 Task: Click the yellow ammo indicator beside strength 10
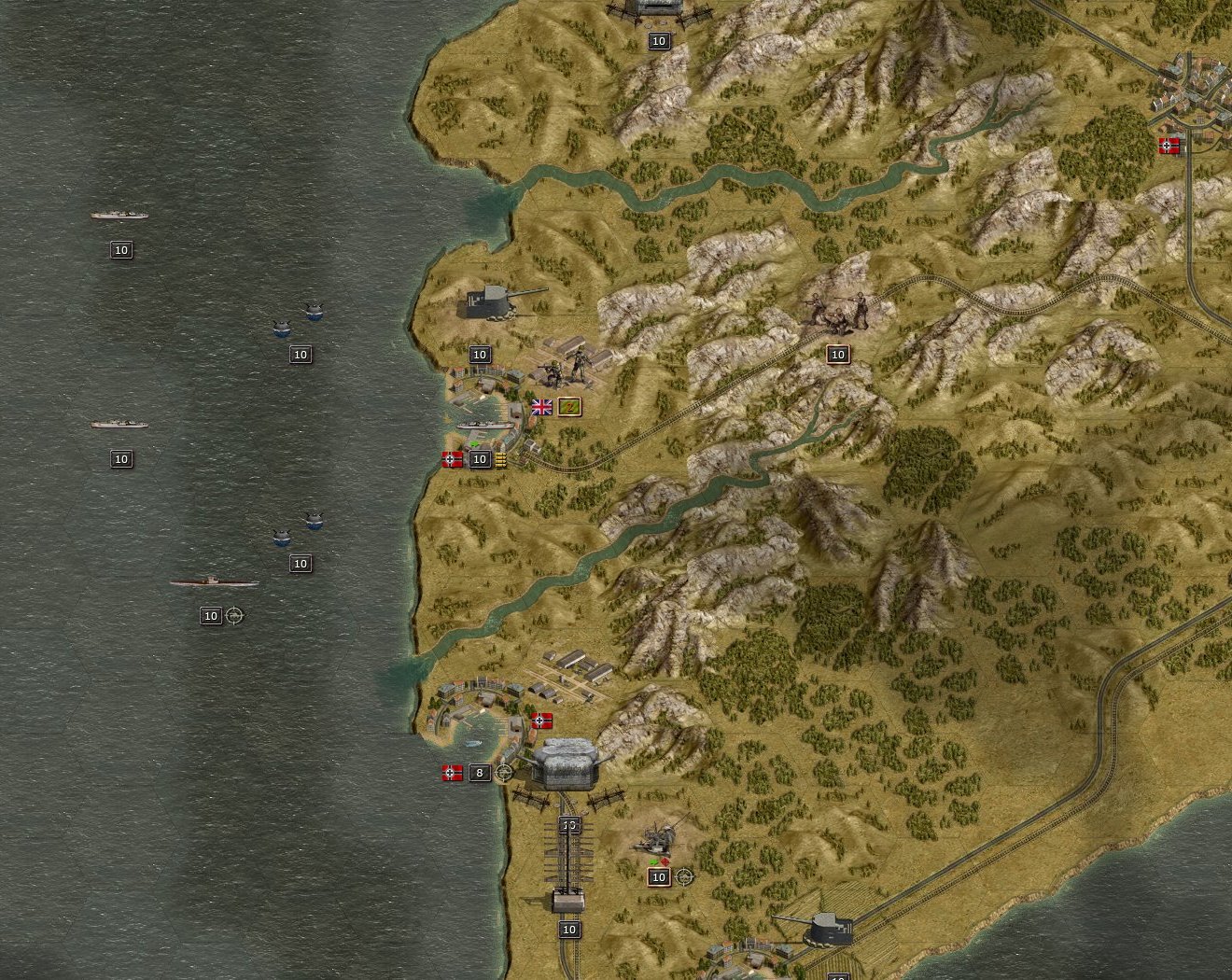click(x=501, y=459)
